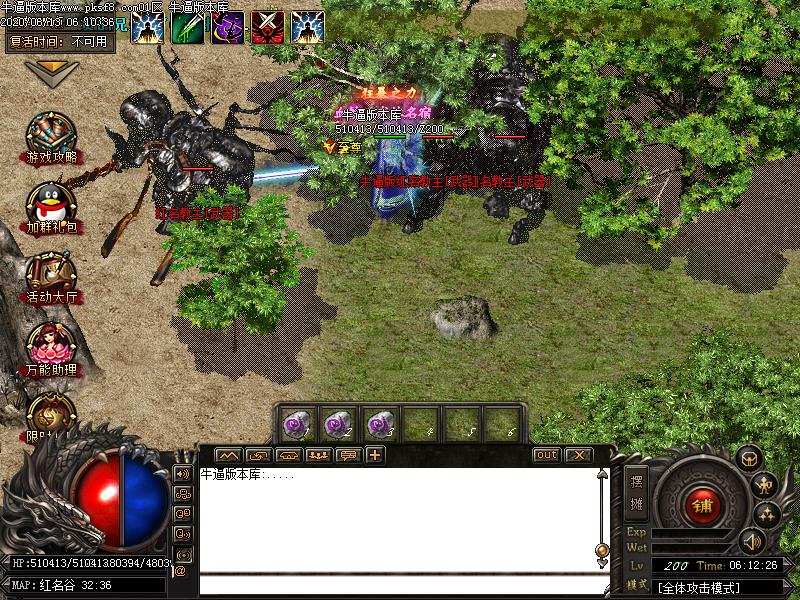Viewport: 800px width, 600px height.
Task: Select the green blade skill buff icon
Action: point(187,27)
